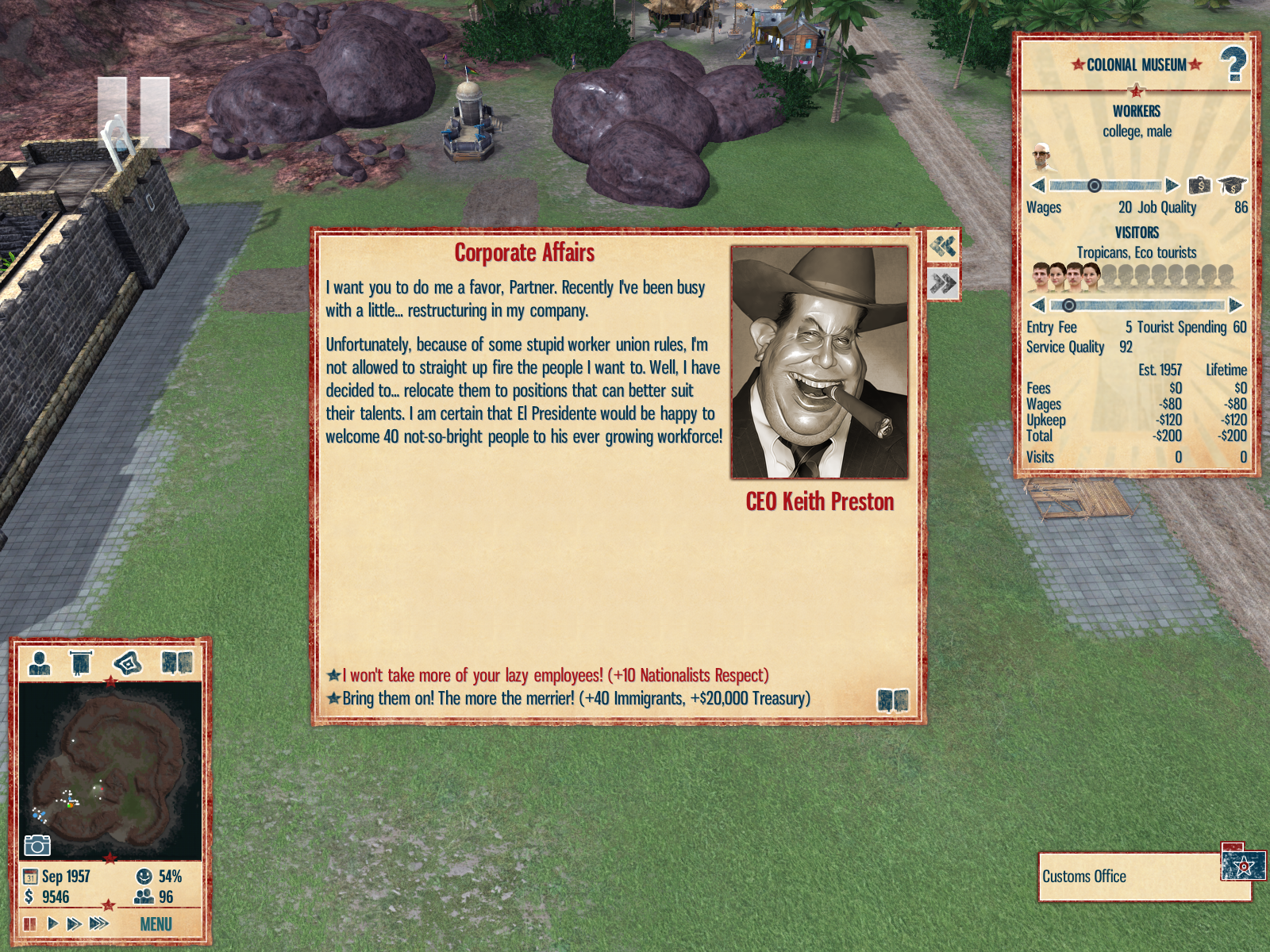Increase wages with the right arrow
The height and width of the screenshot is (952, 1270).
click(x=1172, y=186)
